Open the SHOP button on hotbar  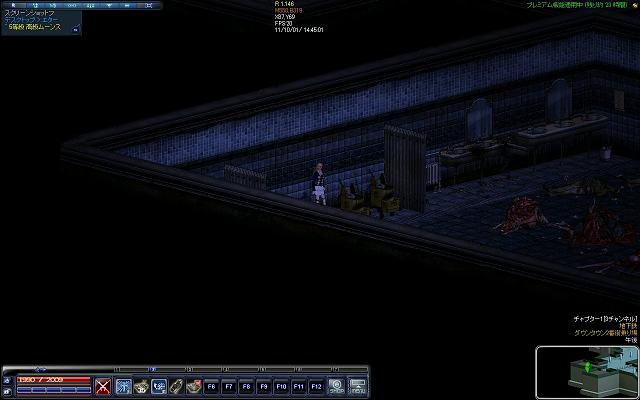point(337,385)
